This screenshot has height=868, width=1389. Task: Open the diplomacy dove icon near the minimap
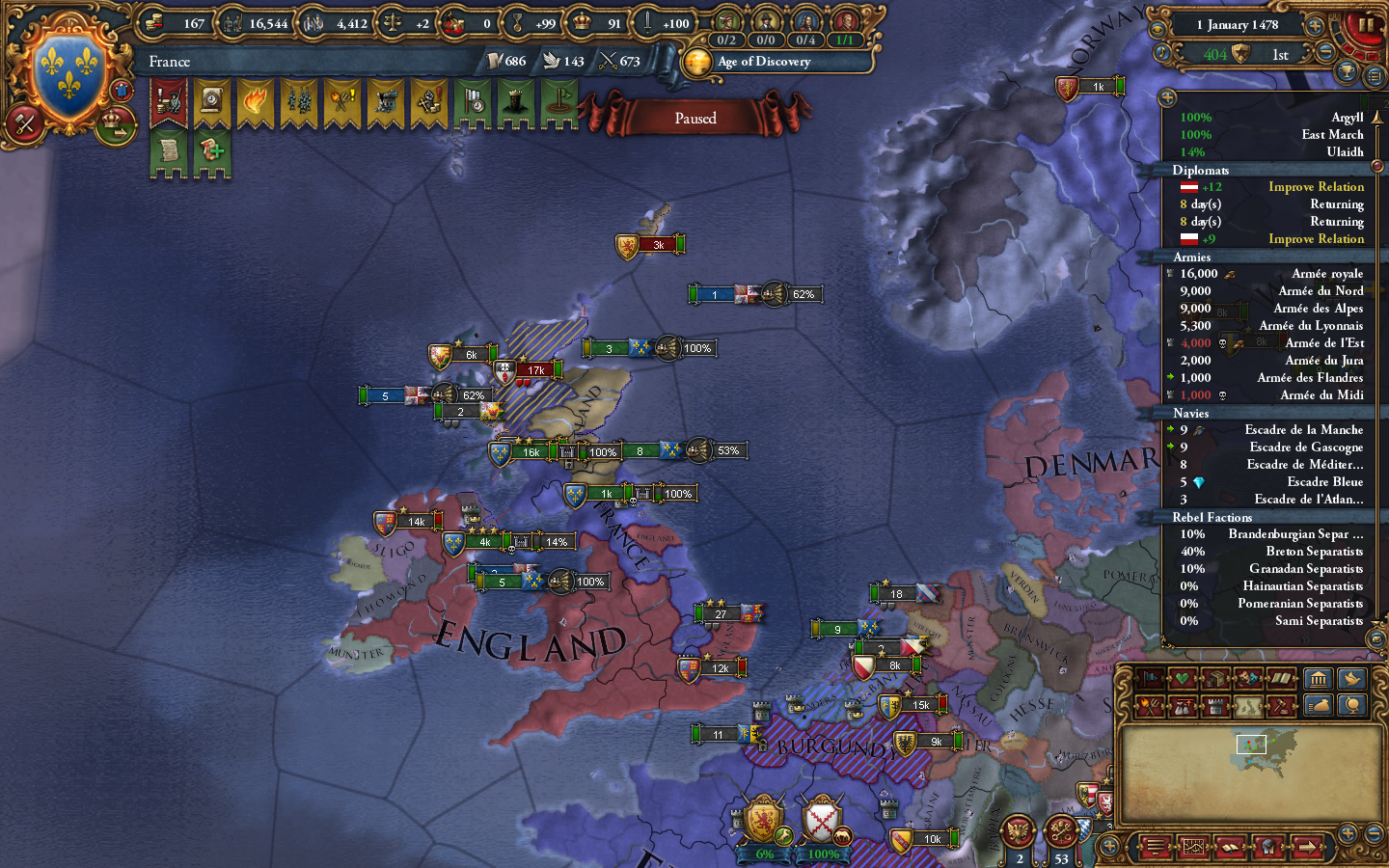tap(1350, 680)
